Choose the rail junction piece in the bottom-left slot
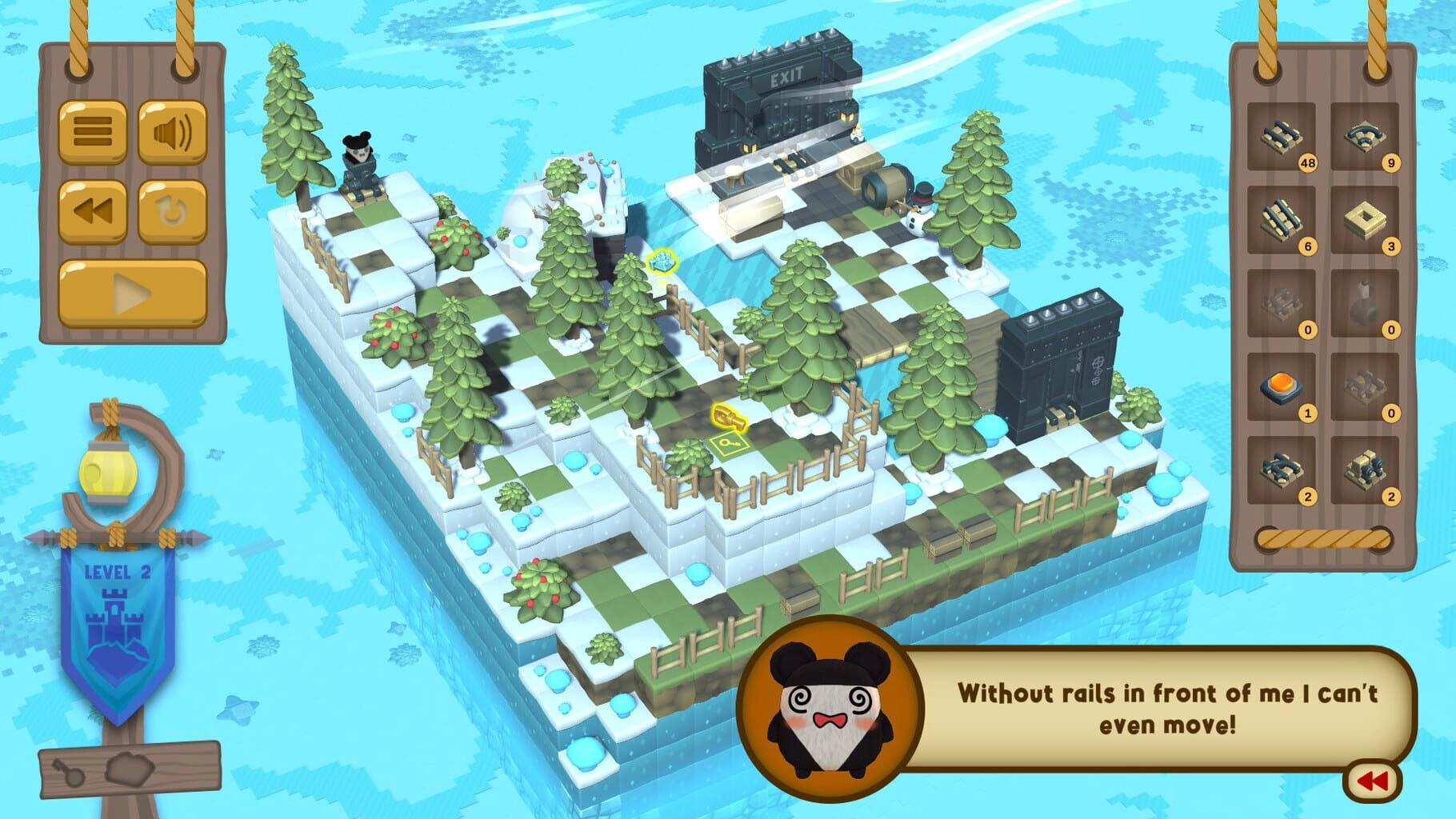 [1281, 469]
